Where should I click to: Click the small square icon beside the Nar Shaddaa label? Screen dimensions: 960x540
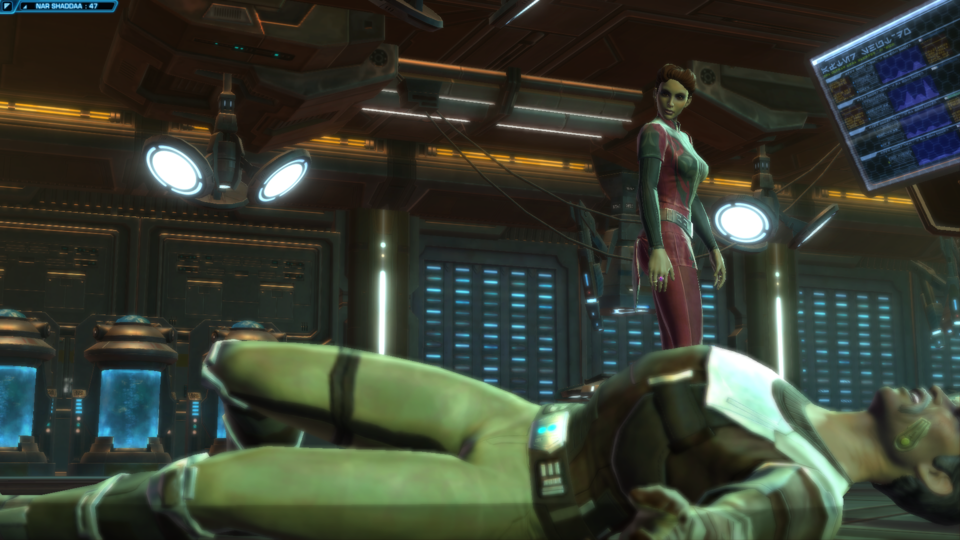pyautogui.click(x=7, y=6)
